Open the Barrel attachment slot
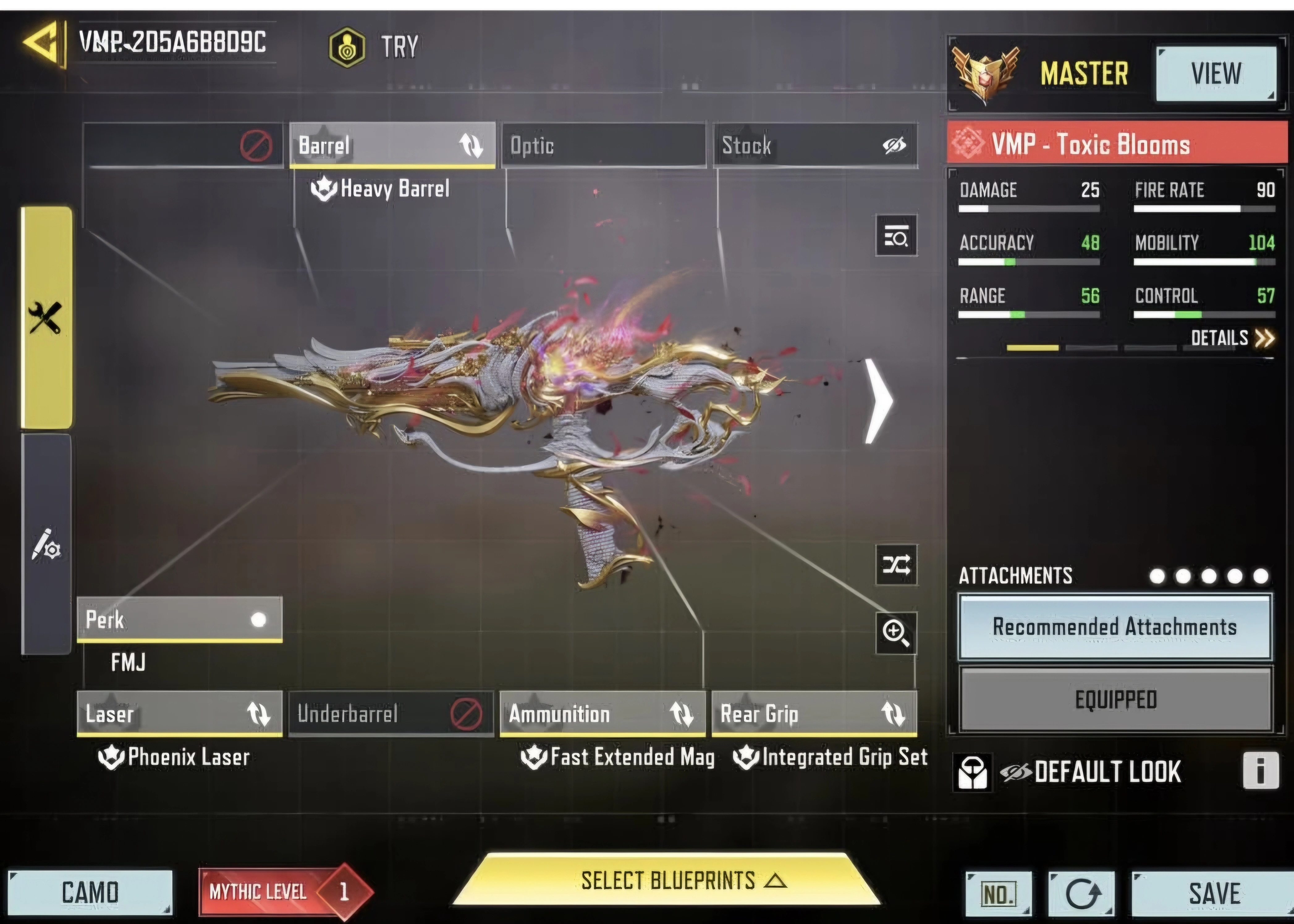 (x=392, y=145)
